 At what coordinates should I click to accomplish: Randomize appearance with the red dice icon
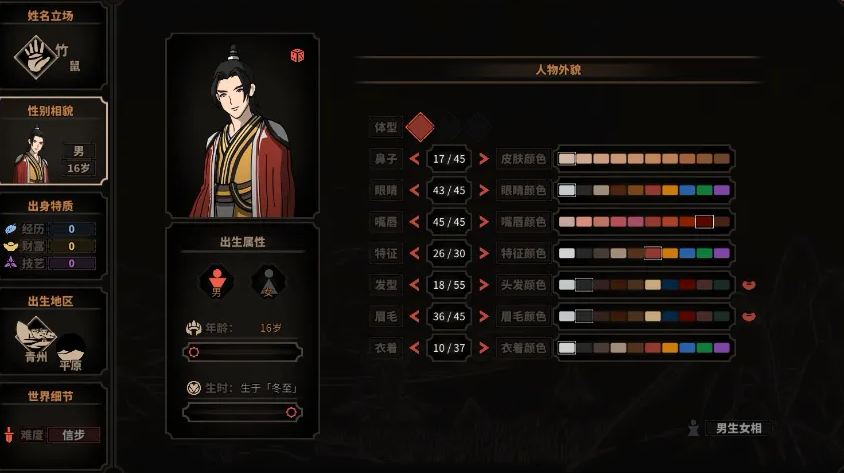[297, 55]
